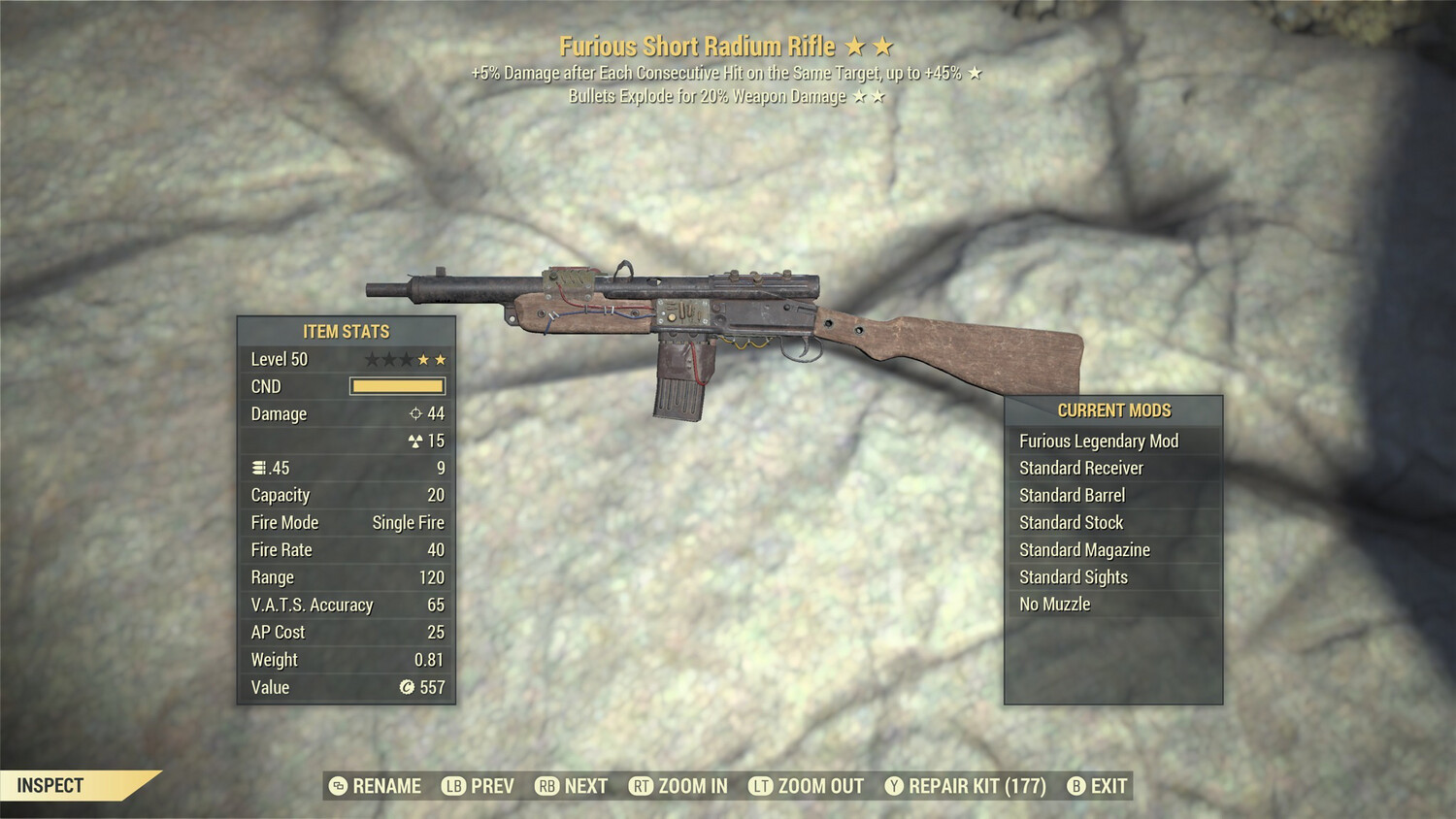Expand the Item Stats panel header
The image size is (1456, 819).
[345, 331]
